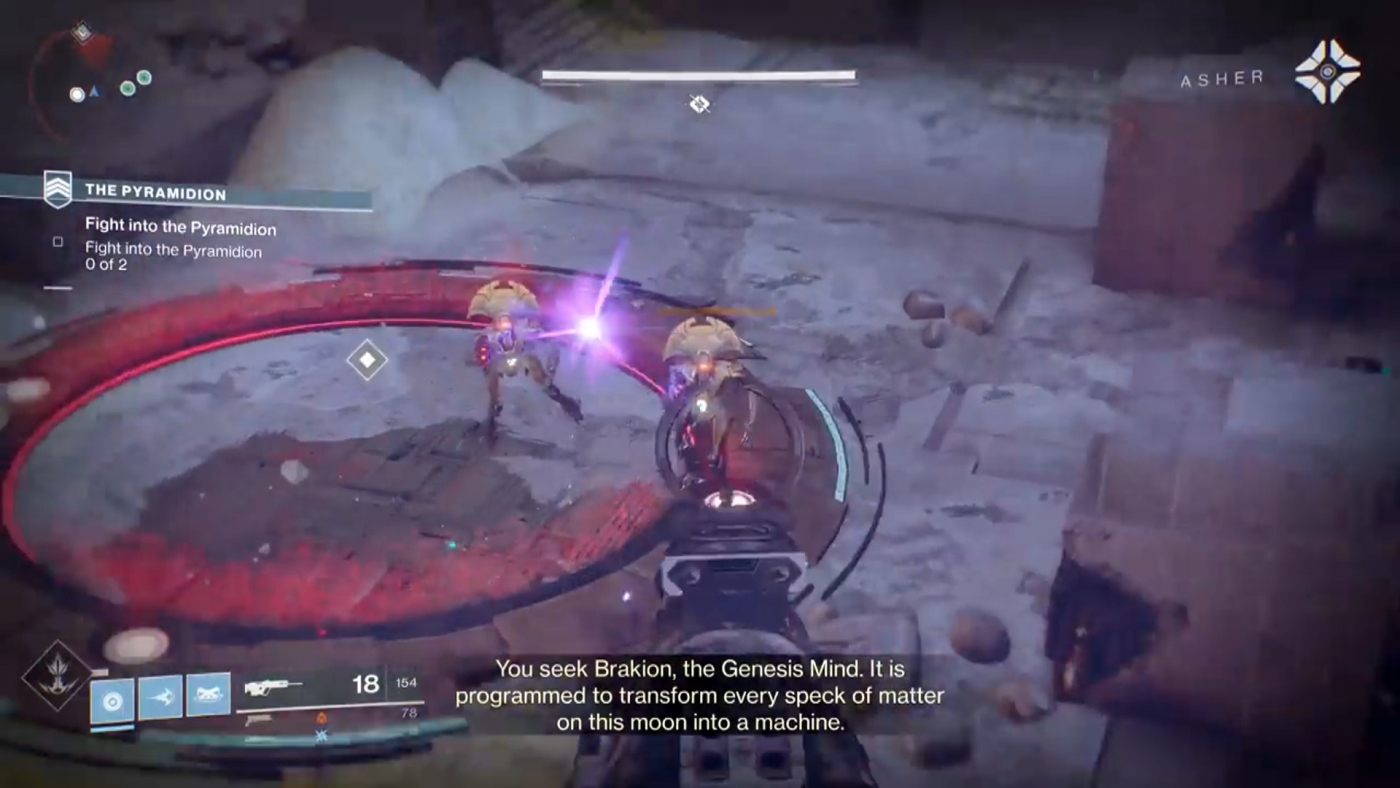Click a green enemy blip on the radar
Screen dimensions: 1400x788
[x=130, y=86]
